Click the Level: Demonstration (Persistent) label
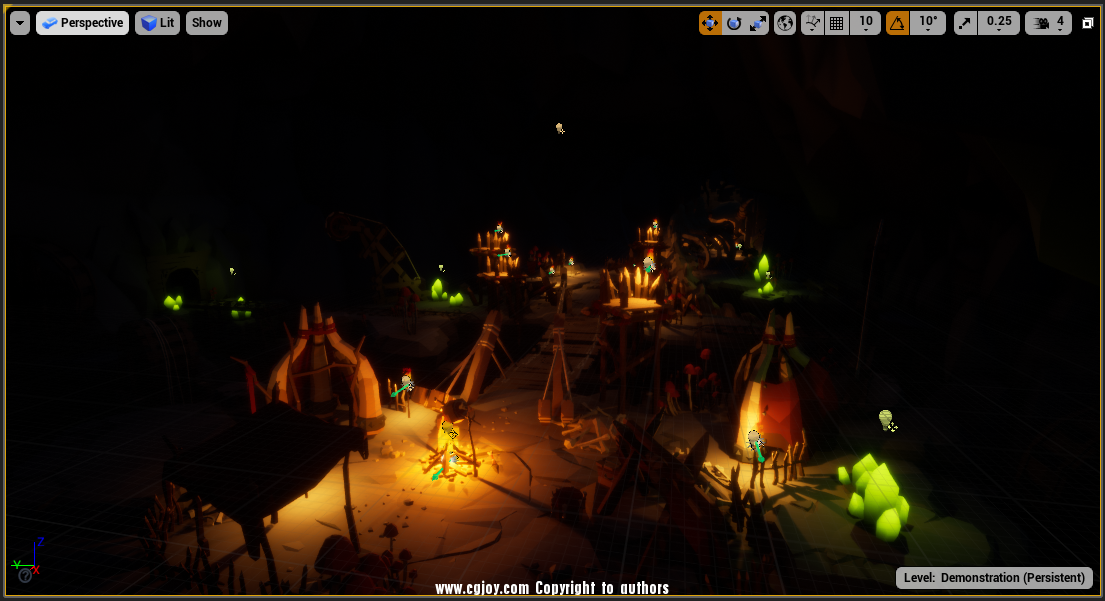The image size is (1105, 601). [x=994, y=578]
